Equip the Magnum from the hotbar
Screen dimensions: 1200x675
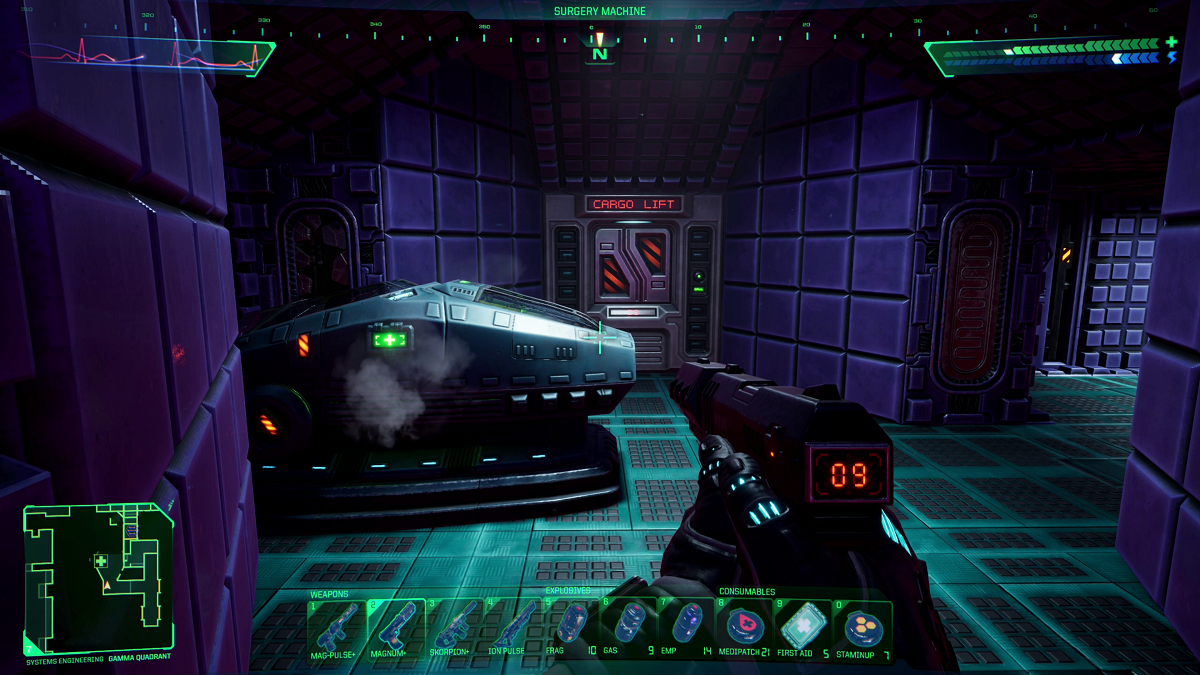[395, 627]
